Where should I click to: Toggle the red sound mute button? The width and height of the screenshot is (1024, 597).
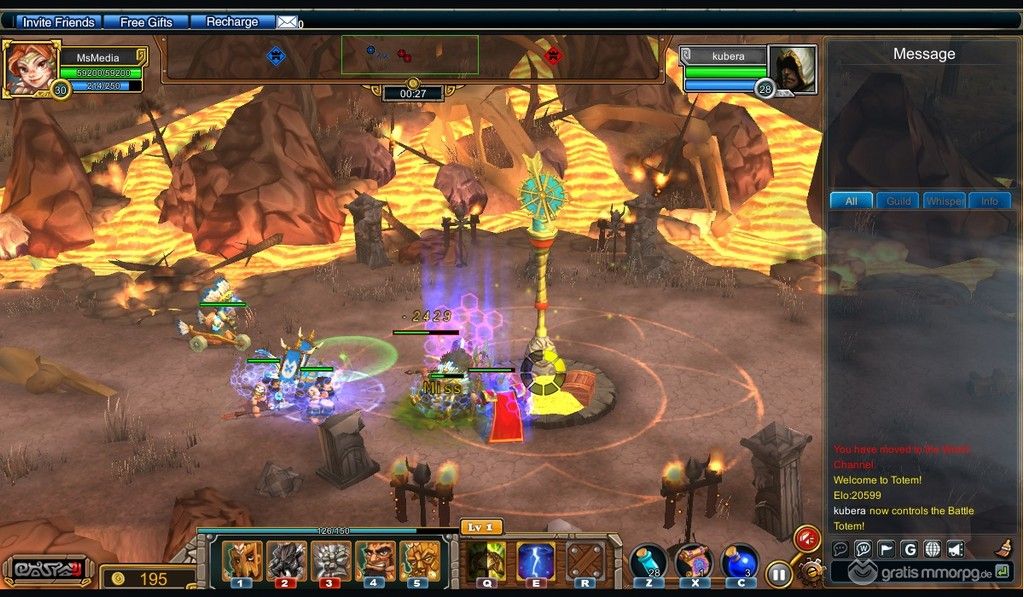click(806, 539)
